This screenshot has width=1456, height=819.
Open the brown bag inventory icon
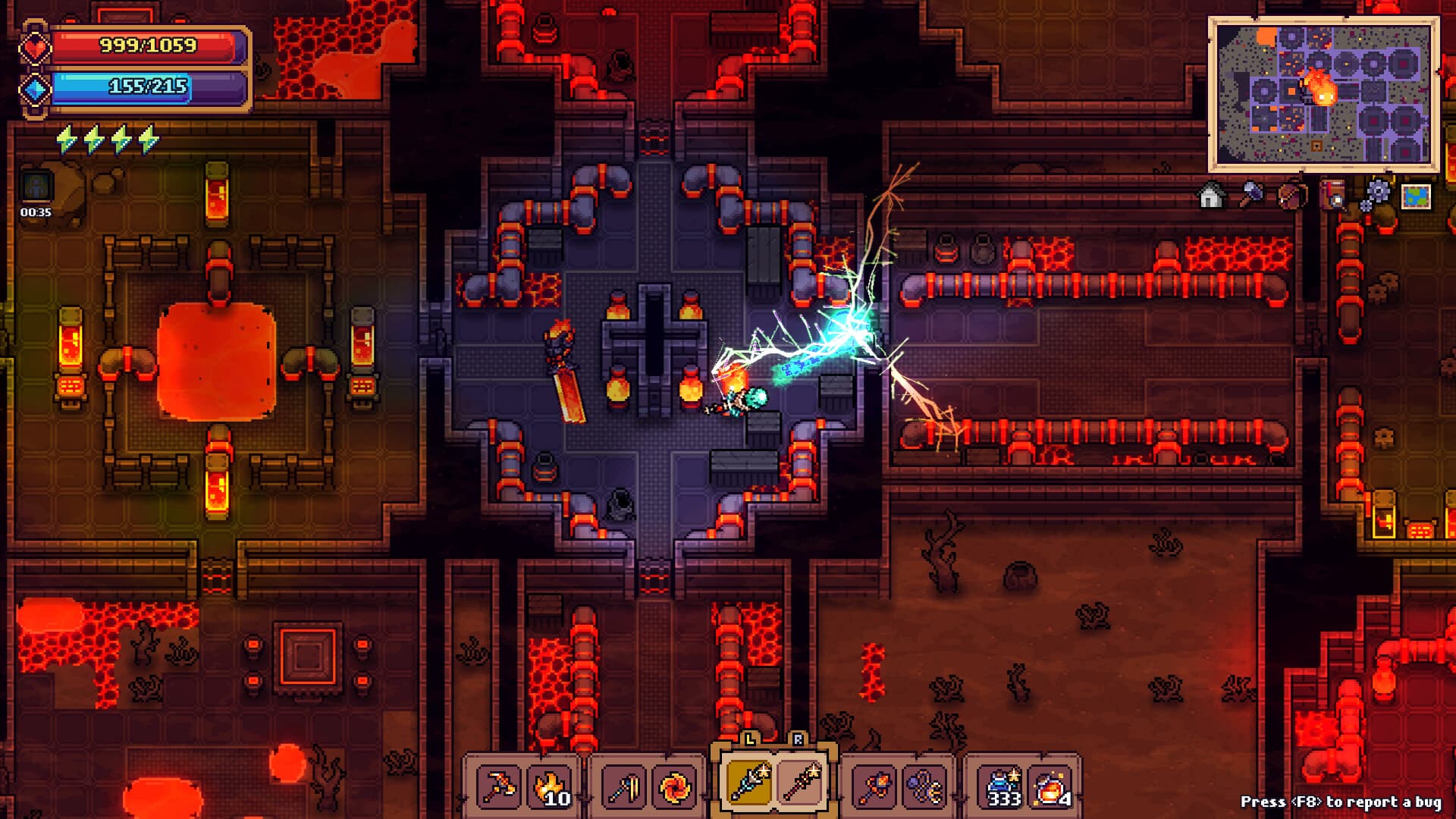[1291, 195]
